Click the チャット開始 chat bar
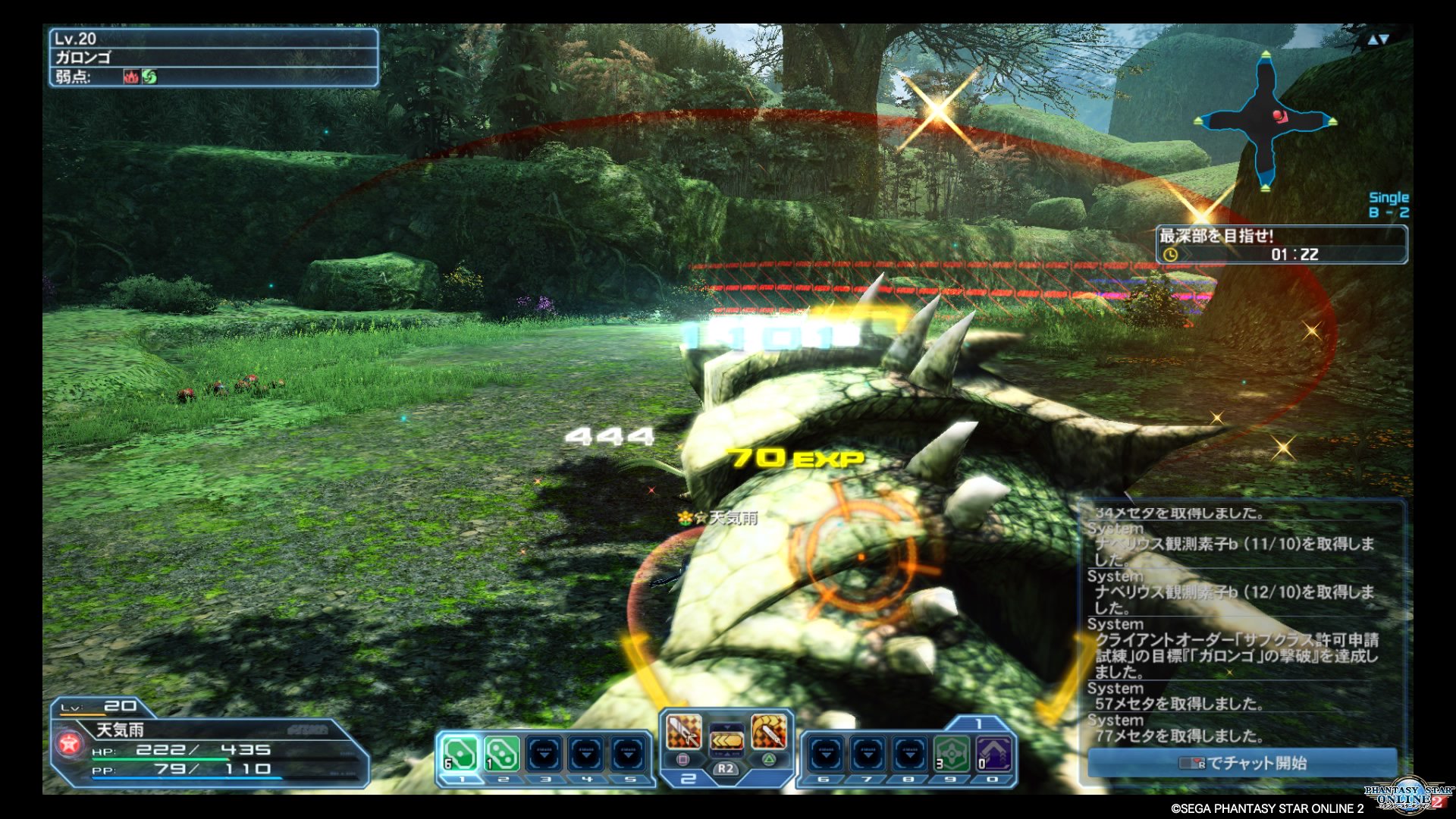 1242,763
